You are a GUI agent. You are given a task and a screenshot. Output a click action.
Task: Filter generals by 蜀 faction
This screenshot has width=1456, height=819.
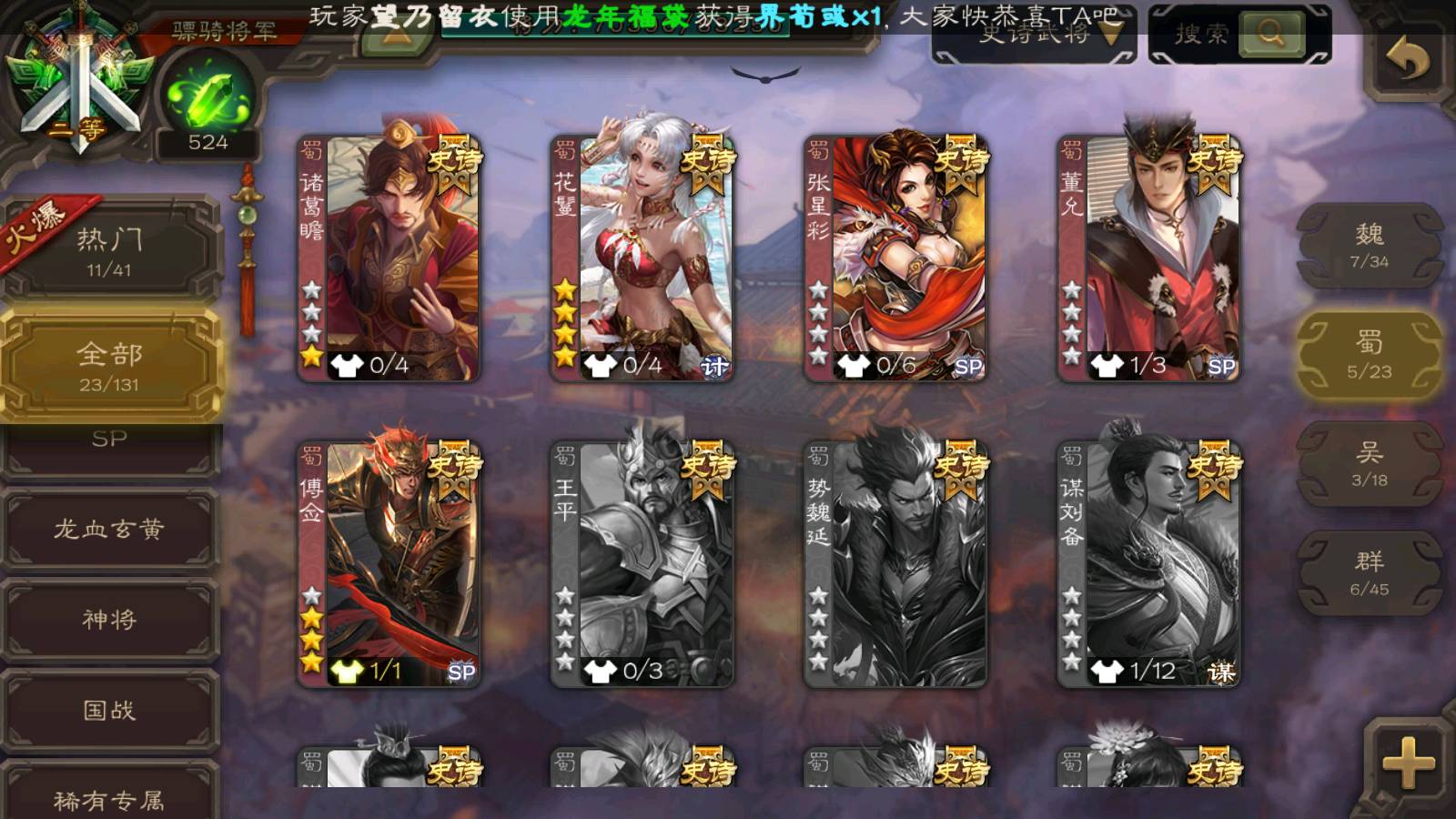pyautogui.click(x=1369, y=355)
